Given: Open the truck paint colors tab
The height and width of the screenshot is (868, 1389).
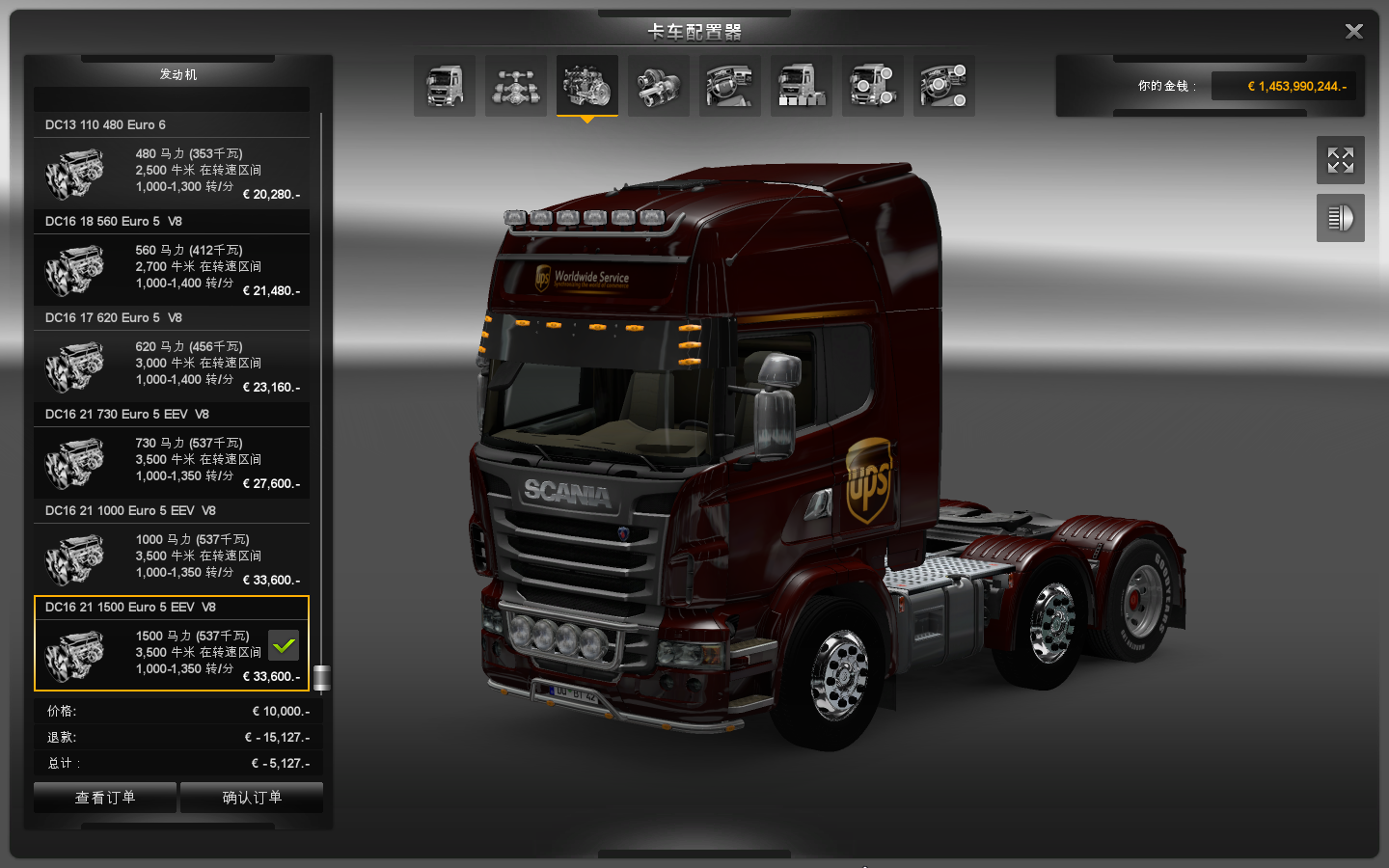Looking at the screenshot, I should [x=802, y=86].
